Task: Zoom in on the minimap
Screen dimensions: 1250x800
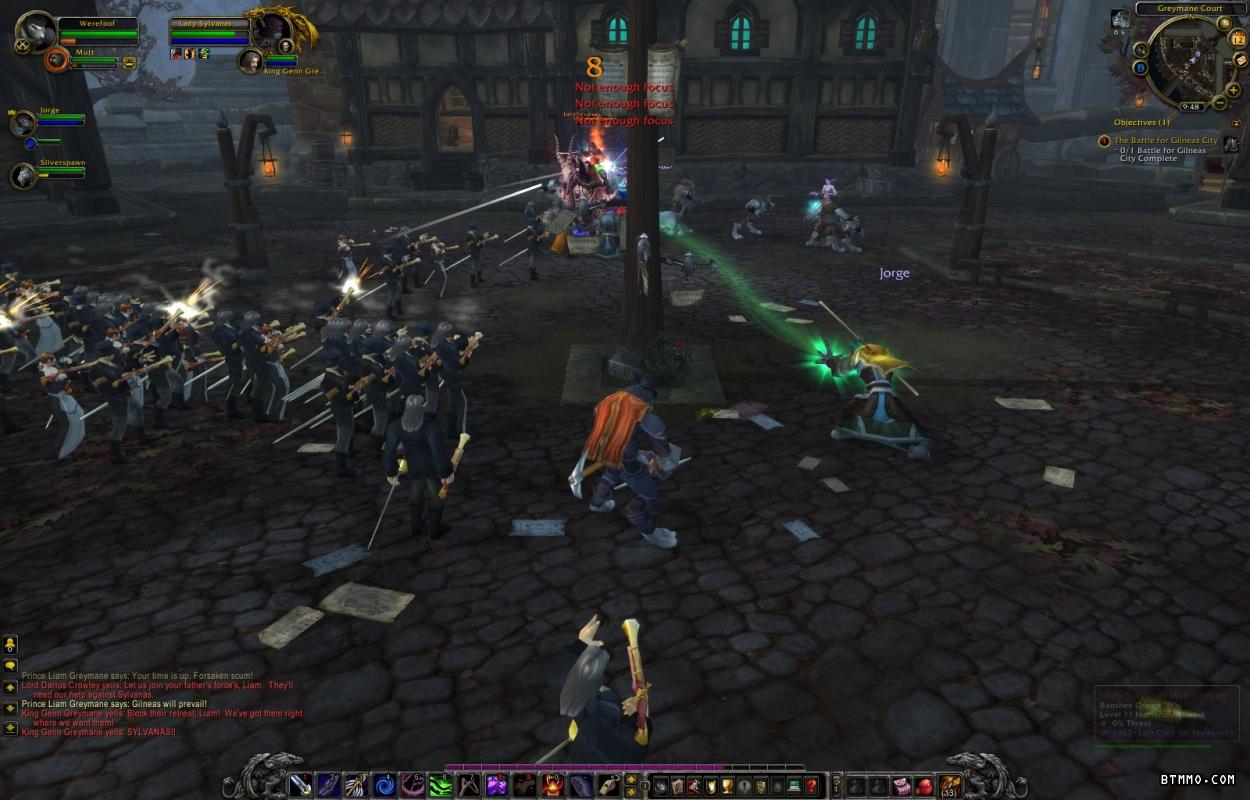Action: (x=1233, y=91)
